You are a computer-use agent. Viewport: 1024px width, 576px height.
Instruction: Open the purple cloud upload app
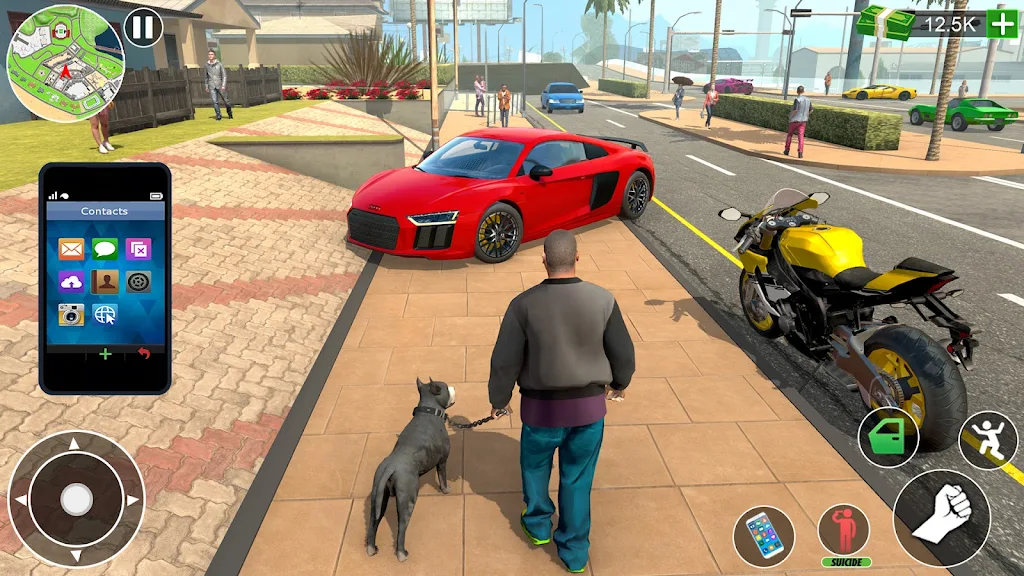[72, 282]
